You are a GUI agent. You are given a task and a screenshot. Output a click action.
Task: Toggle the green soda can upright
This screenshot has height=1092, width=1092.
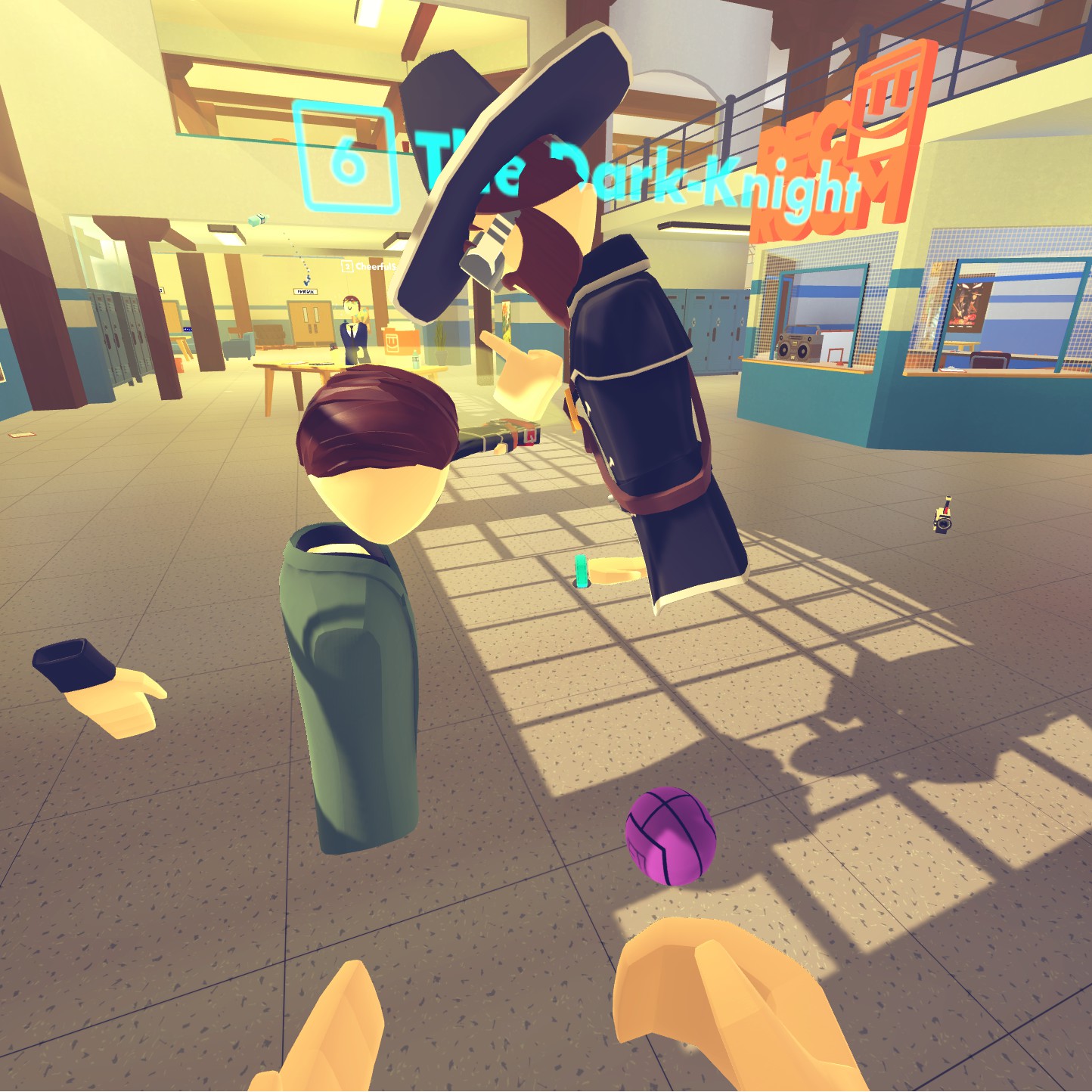click(x=579, y=572)
